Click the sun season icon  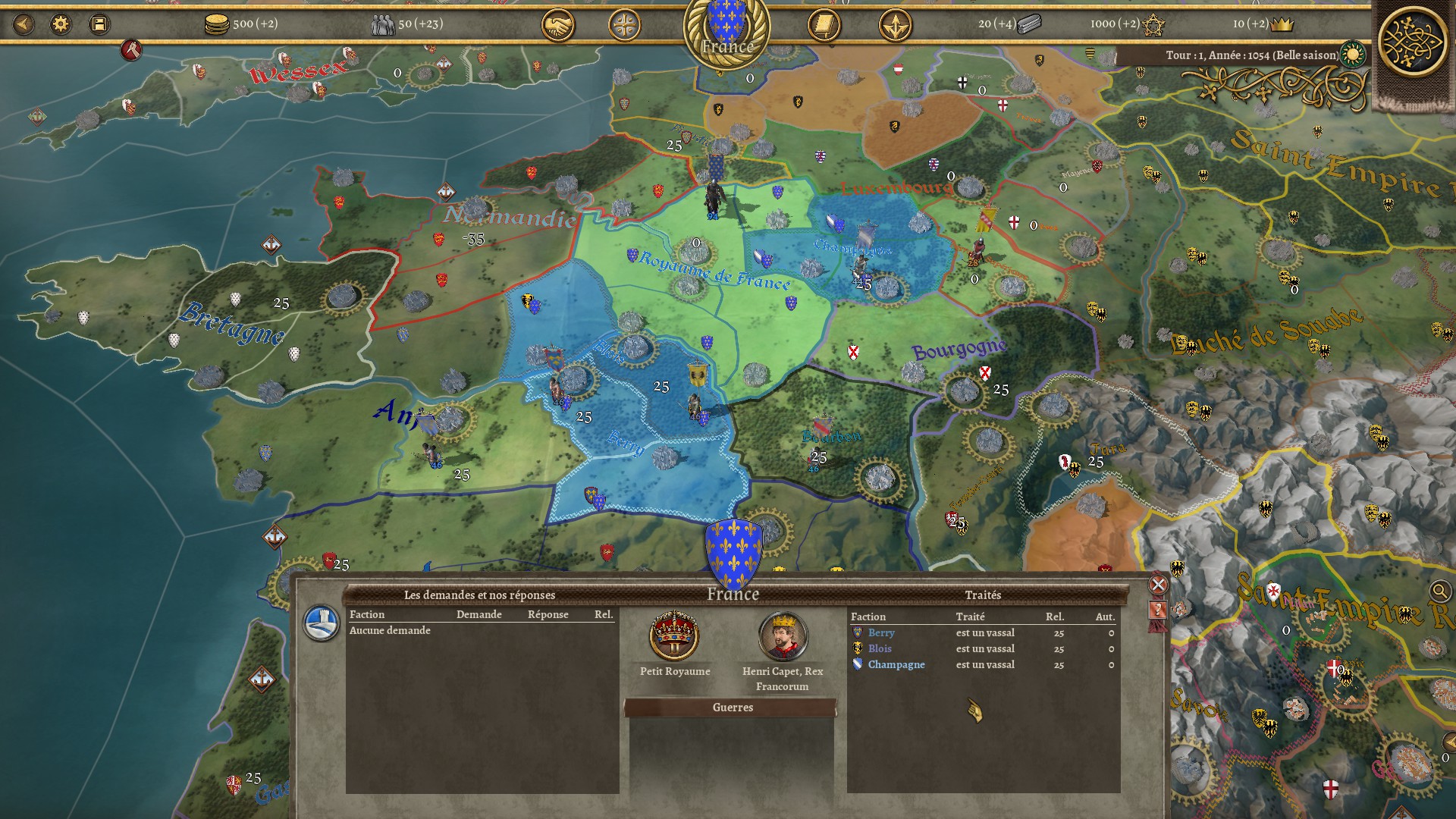coord(1353,55)
